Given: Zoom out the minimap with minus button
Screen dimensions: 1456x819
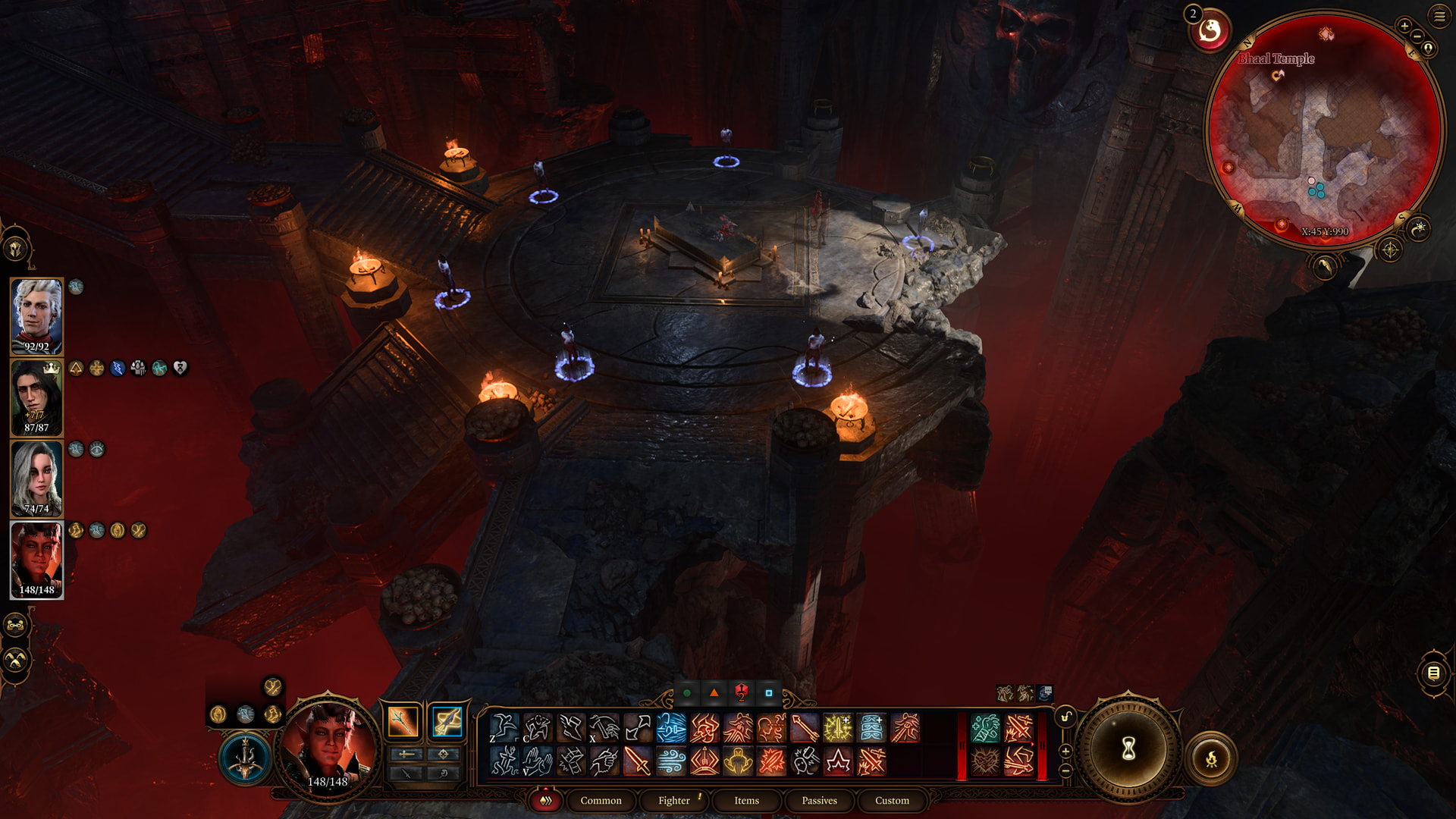Looking at the screenshot, I should click(1417, 36).
